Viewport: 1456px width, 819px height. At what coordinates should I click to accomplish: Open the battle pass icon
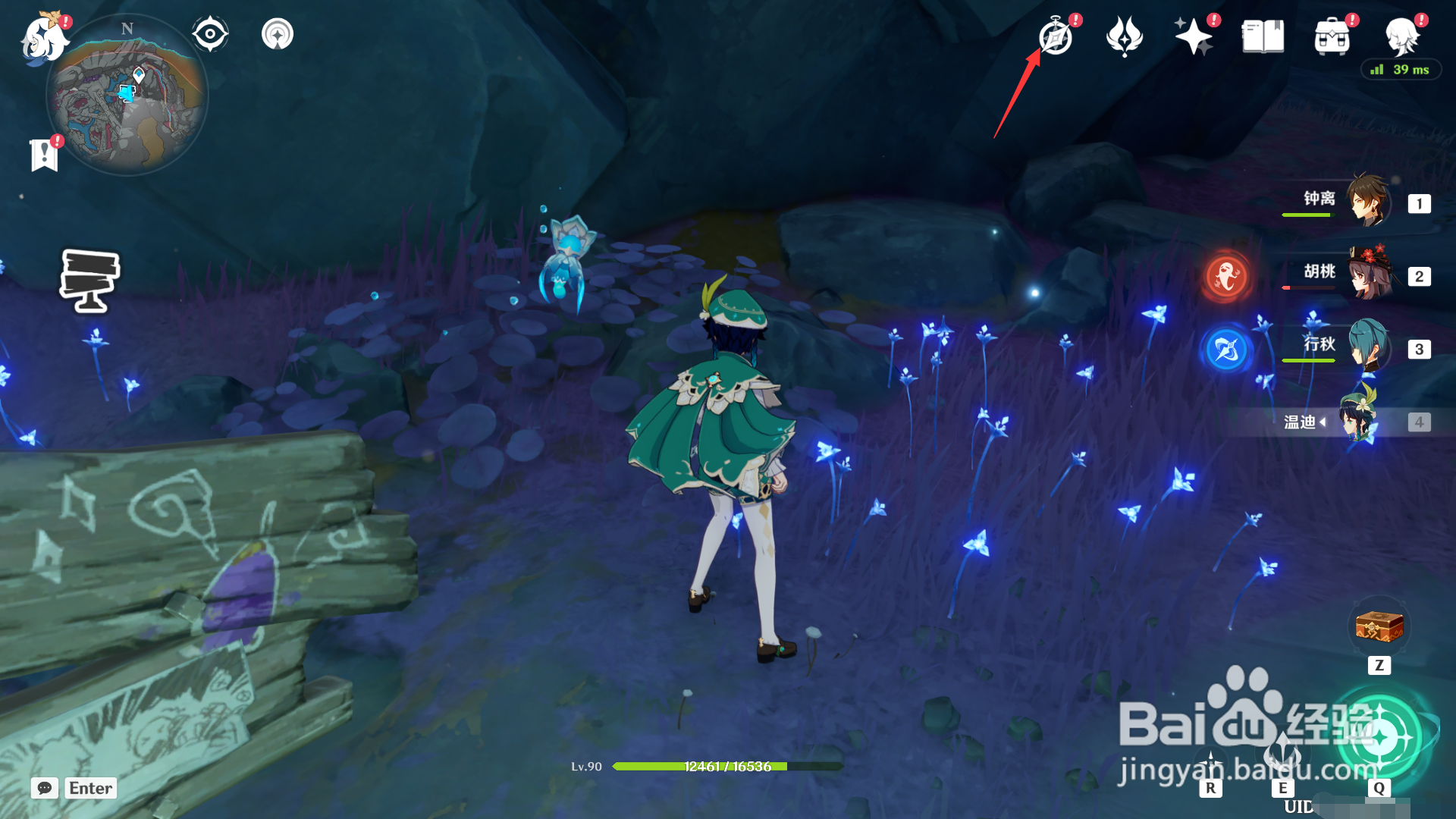click(1125, 36)
